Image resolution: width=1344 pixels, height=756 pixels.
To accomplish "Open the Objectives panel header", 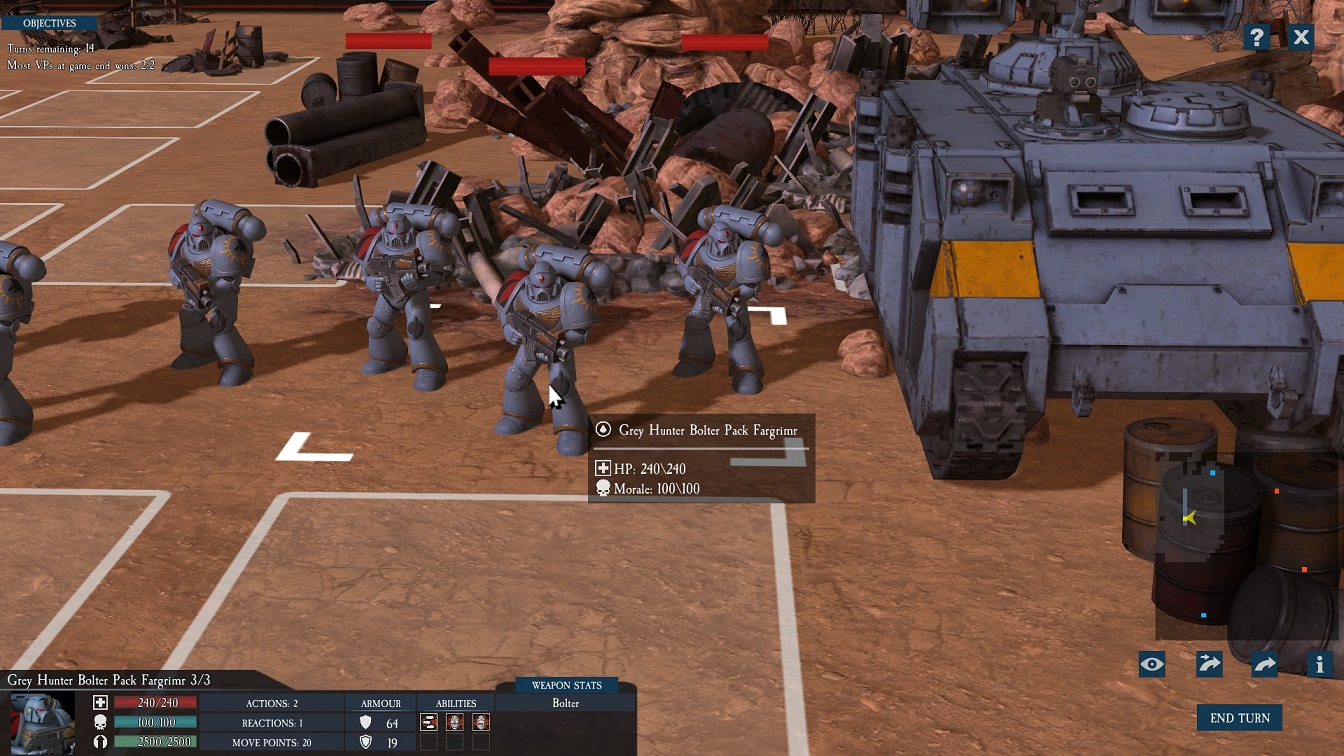I will point(49,23).
